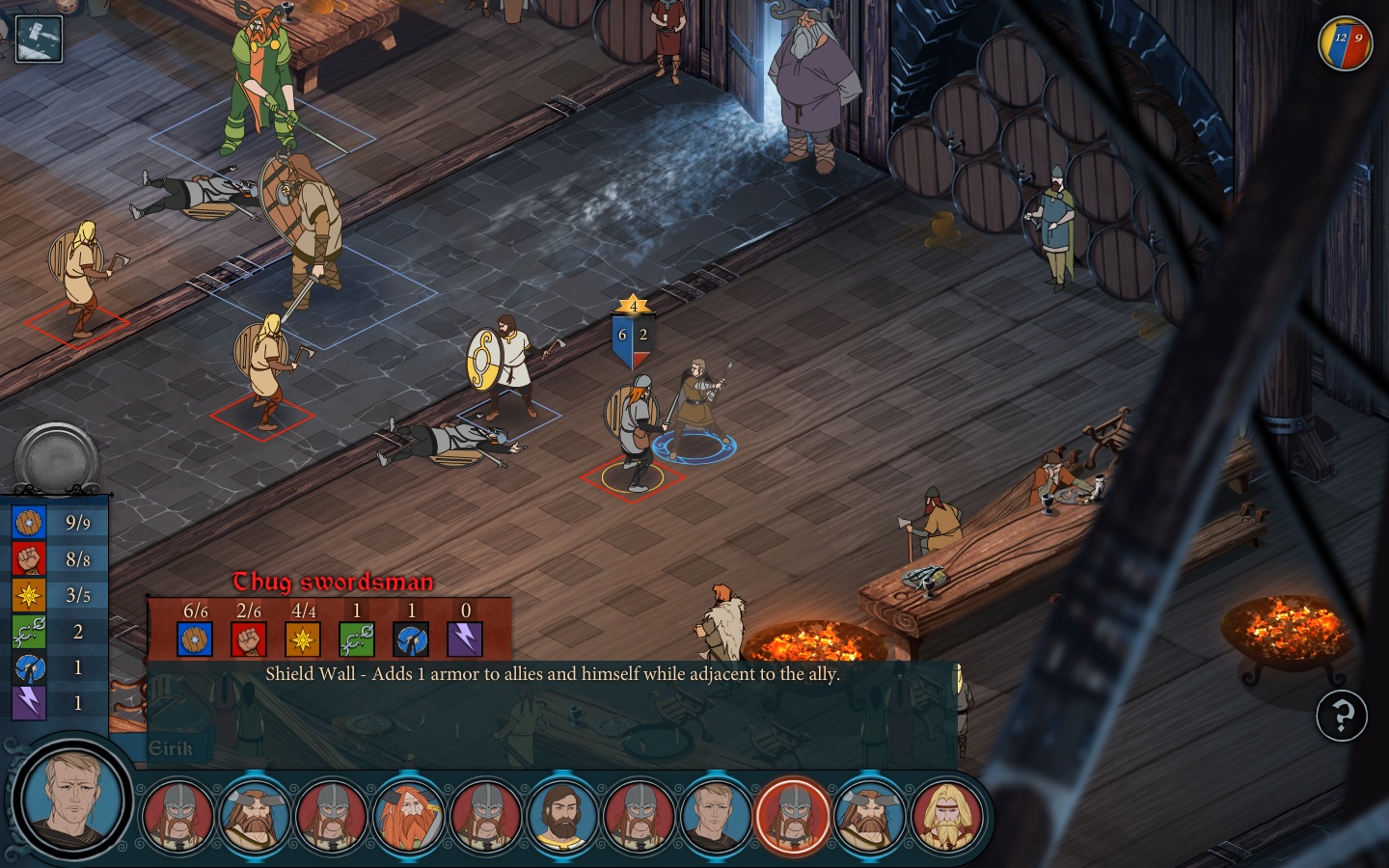Sound the silver war horn
The height and width of the screenshot is (868, 1389).
(56, 458)
